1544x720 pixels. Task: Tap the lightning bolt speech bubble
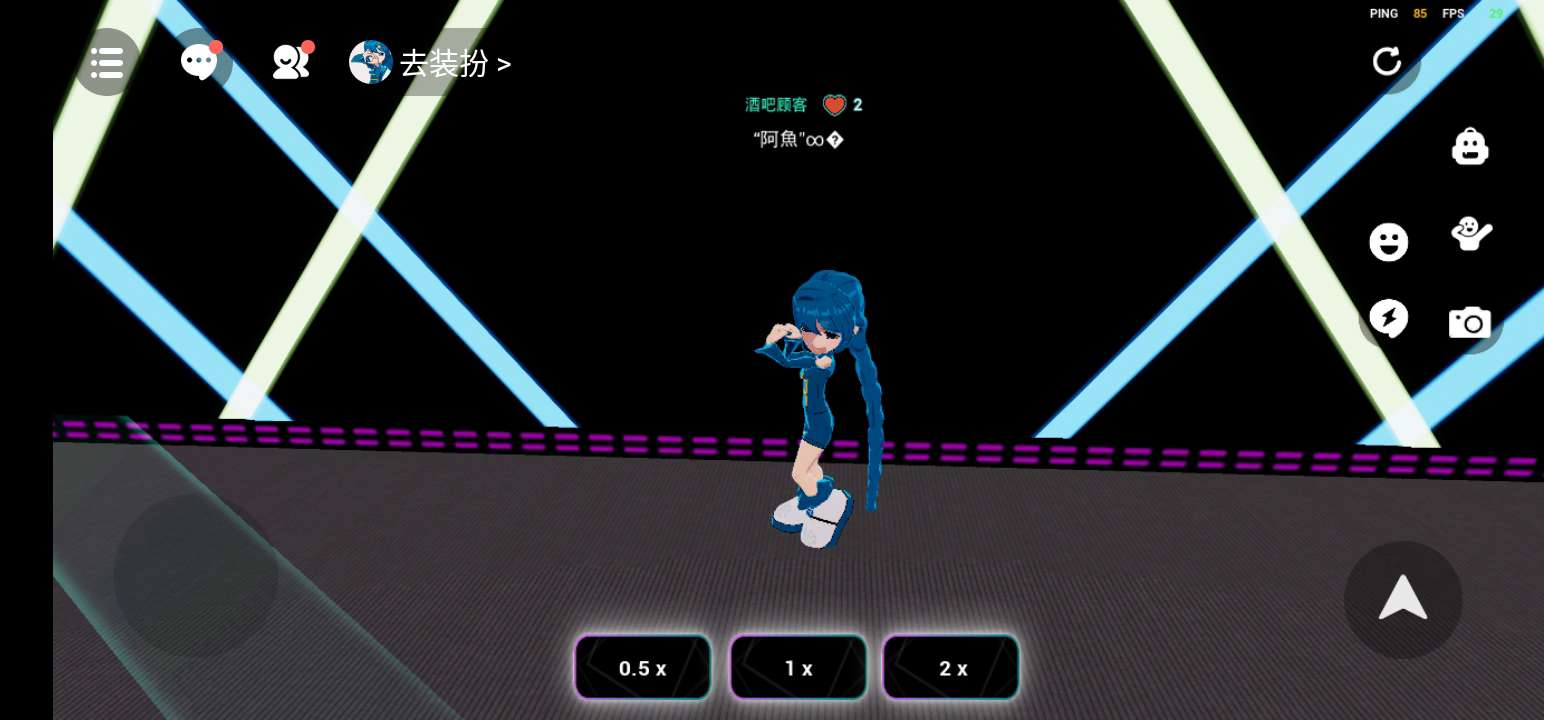pos(1388,319)
